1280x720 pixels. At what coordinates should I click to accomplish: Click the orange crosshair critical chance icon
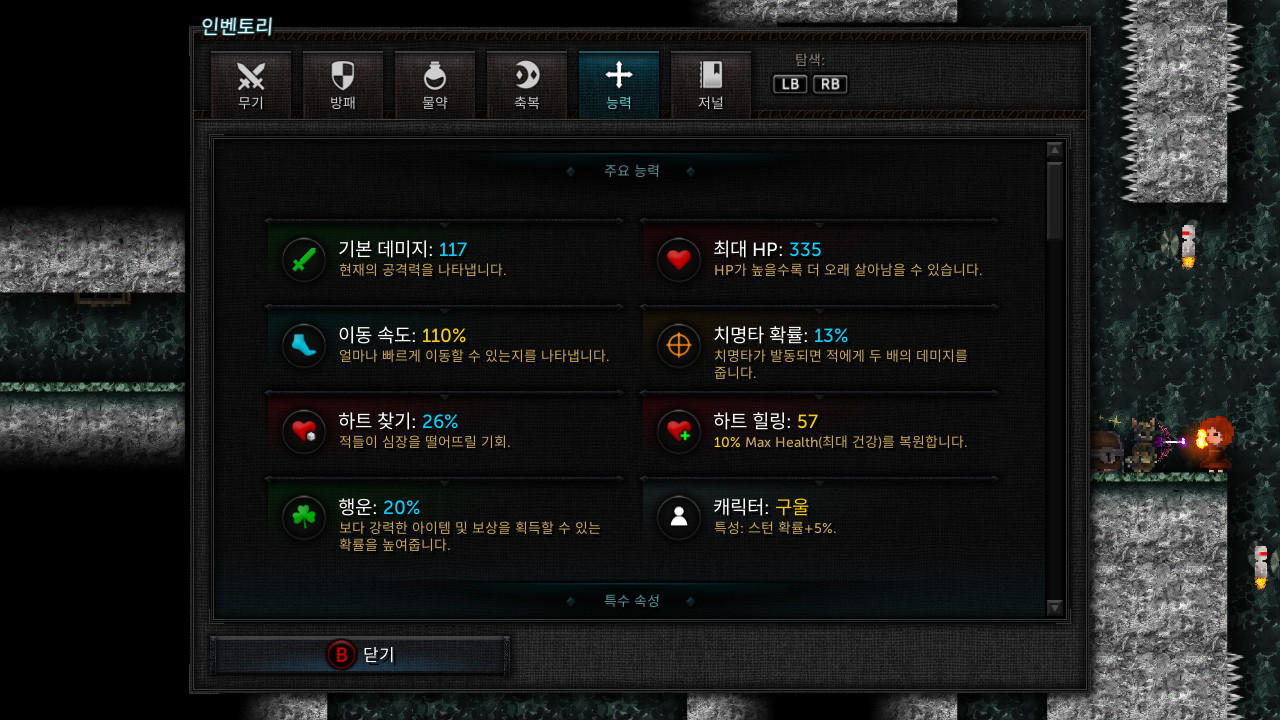679,345
